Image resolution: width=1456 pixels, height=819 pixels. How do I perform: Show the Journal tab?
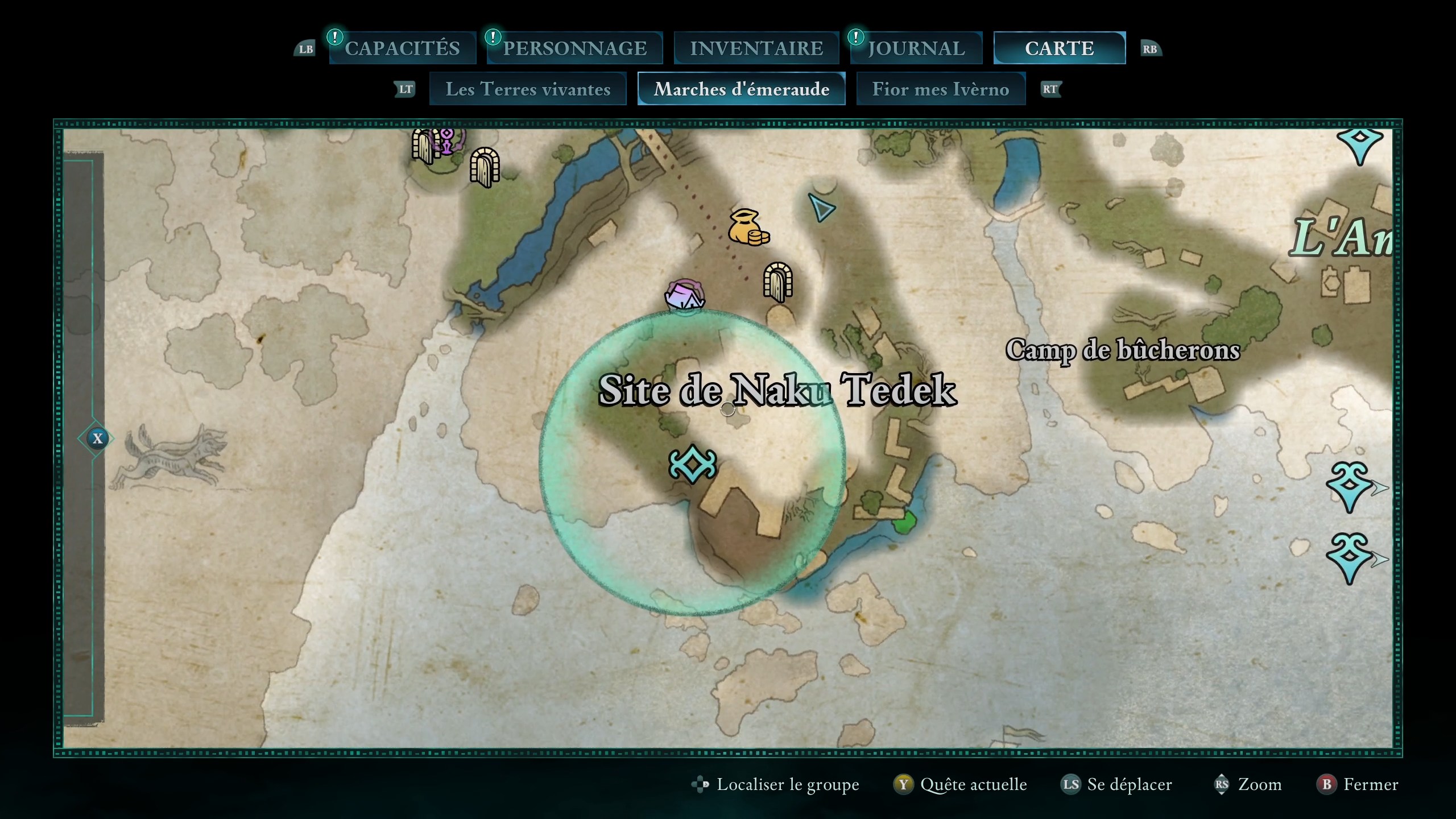click(916, 48)
